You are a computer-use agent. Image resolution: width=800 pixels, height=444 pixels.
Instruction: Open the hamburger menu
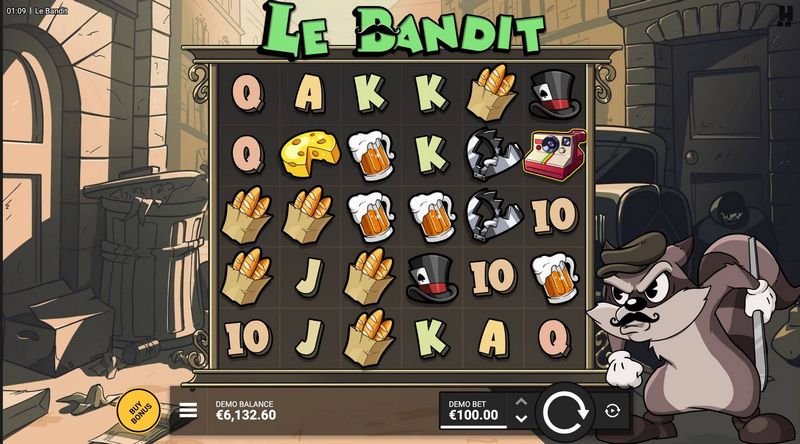pyautogui.click(x=187, y=410)
